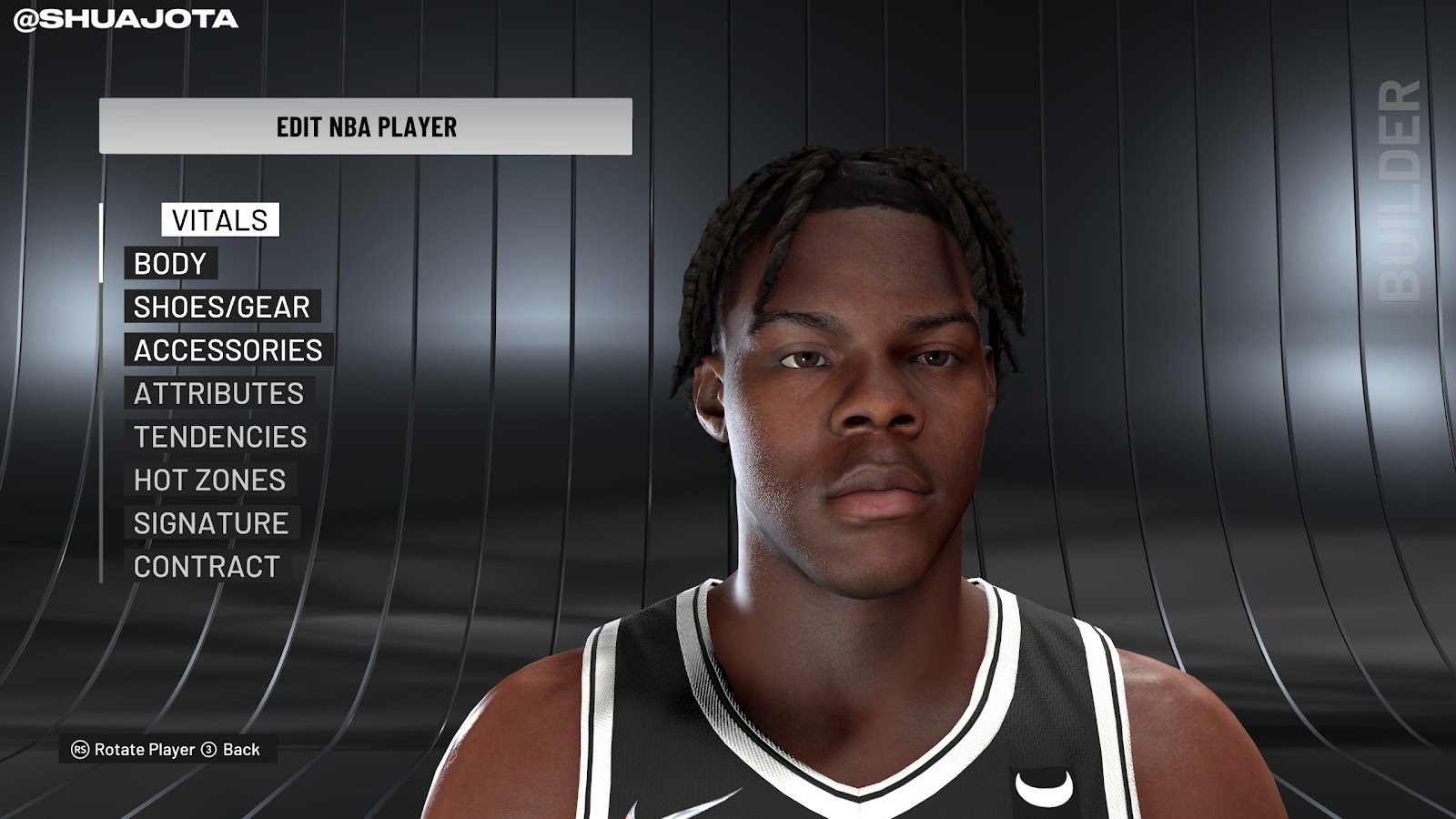This screenshot has height=819, width=1456.
Task: Open the Hot Zones entry
Action: coord(210,480)
